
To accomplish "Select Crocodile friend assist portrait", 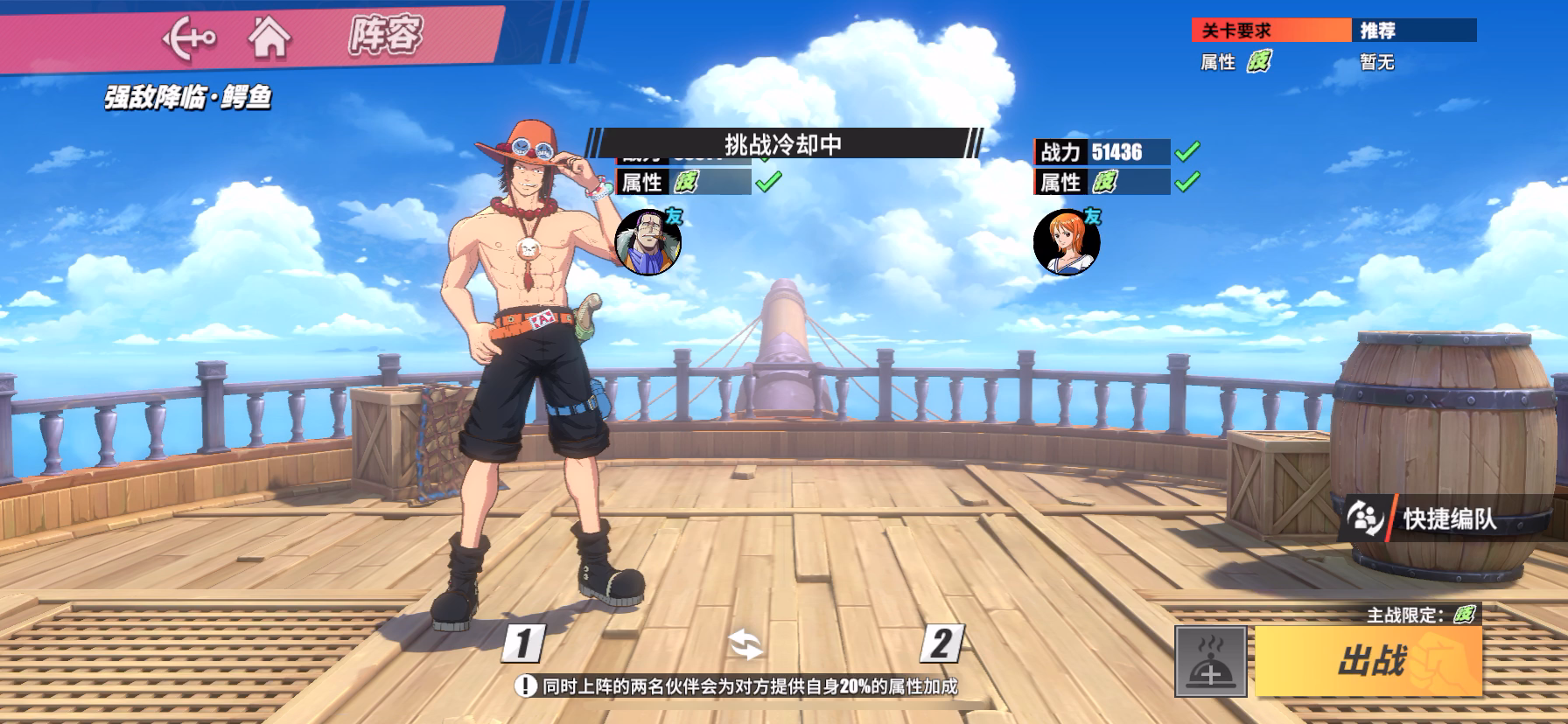I will (648, 242).
